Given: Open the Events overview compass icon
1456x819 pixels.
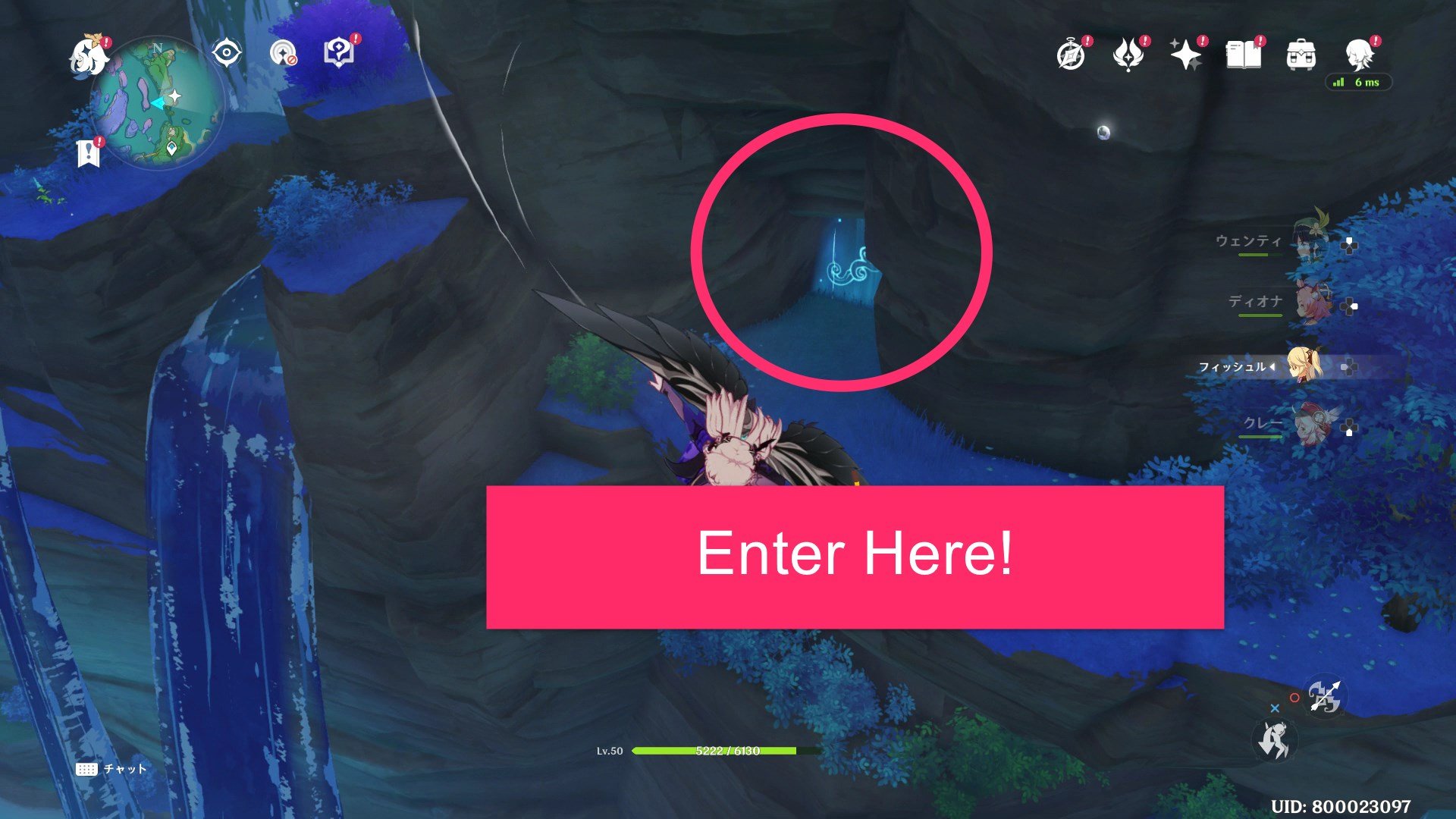Looking at the screenshot, I should point(1070,55).
